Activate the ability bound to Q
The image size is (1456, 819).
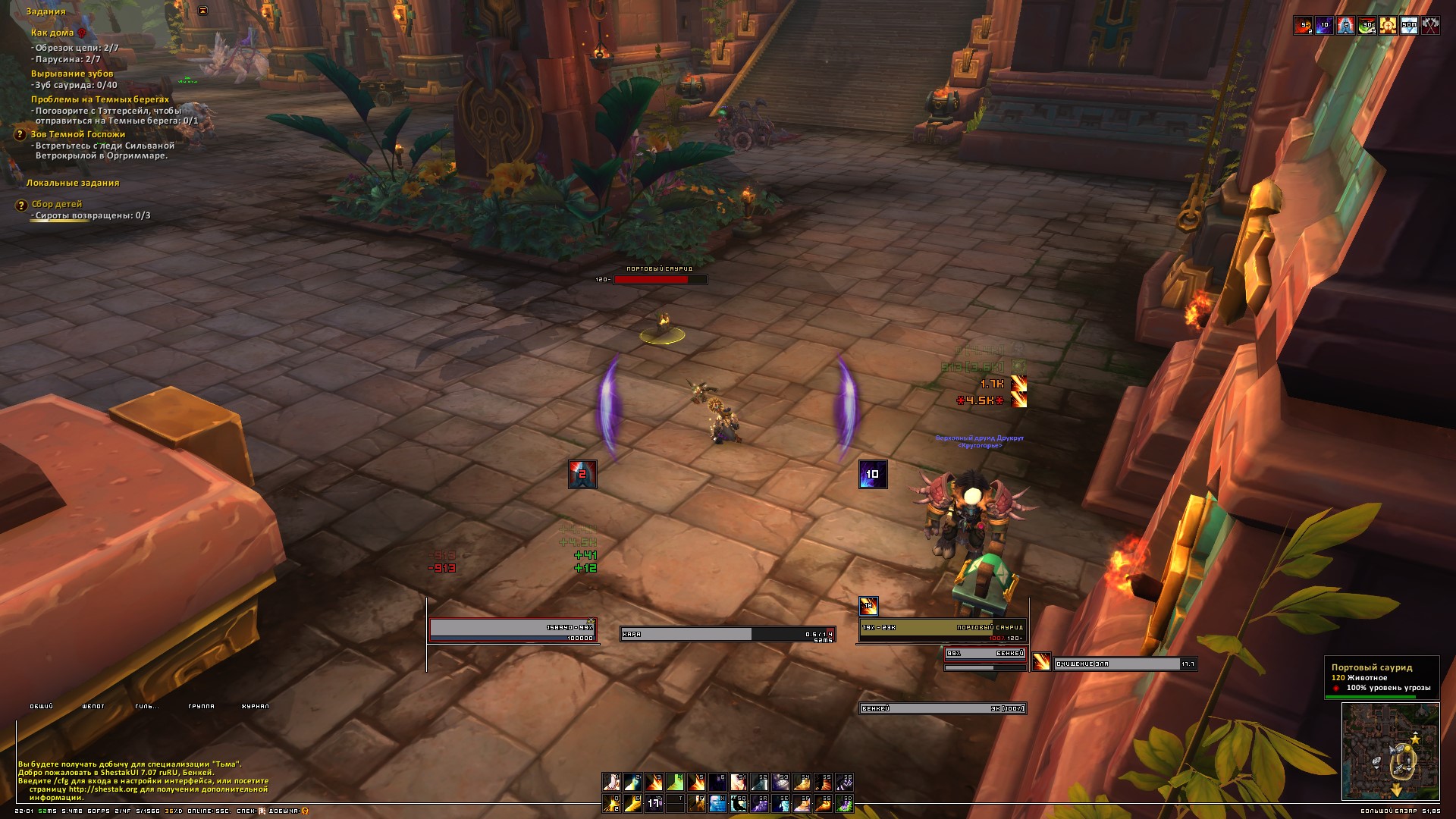(611, 803)
